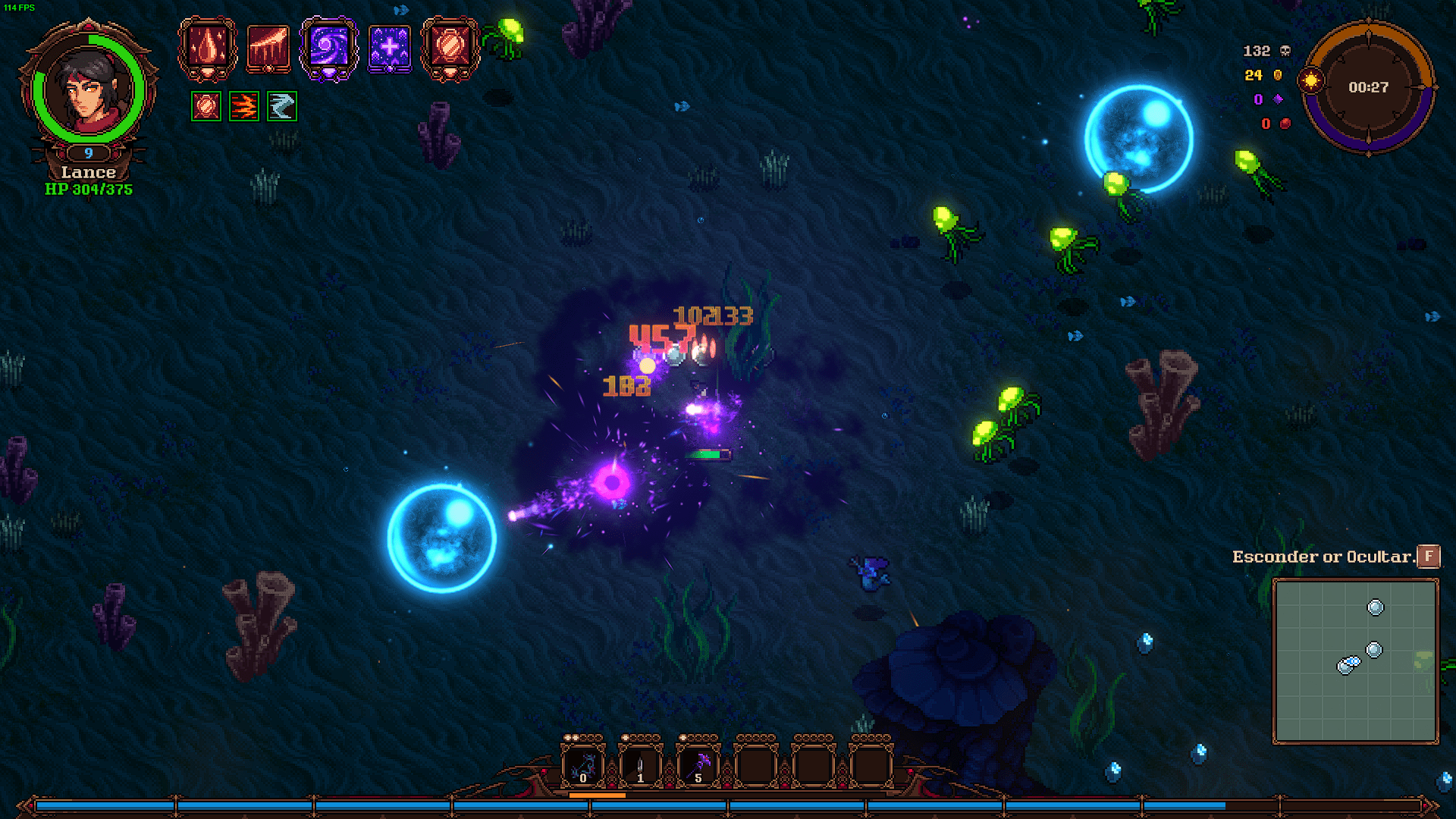The image size is (1456, 819).
Task: Open the minimap panel
Action: tap(1355, 661)
